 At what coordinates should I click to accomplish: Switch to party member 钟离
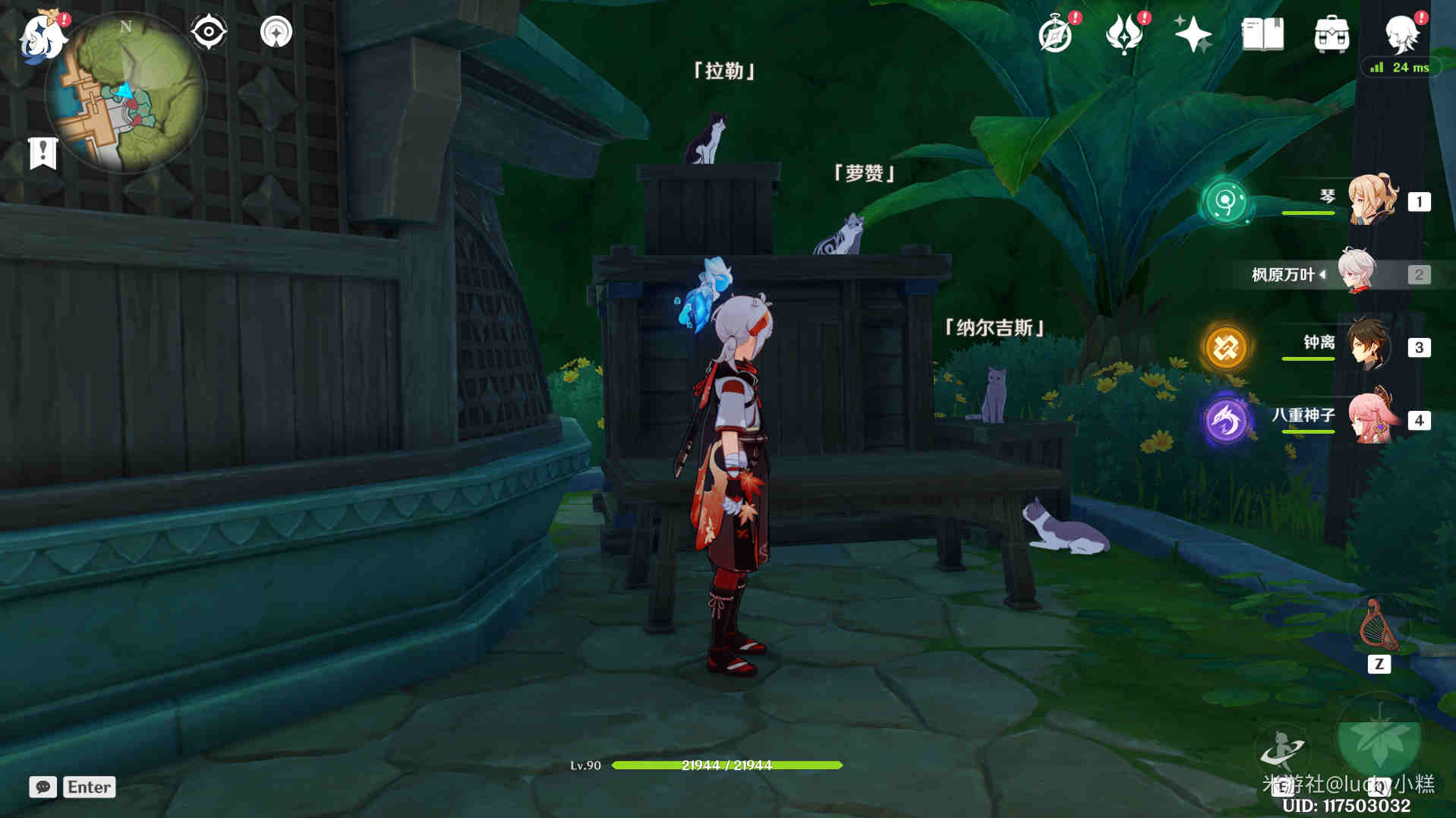tap(1369, 347)
